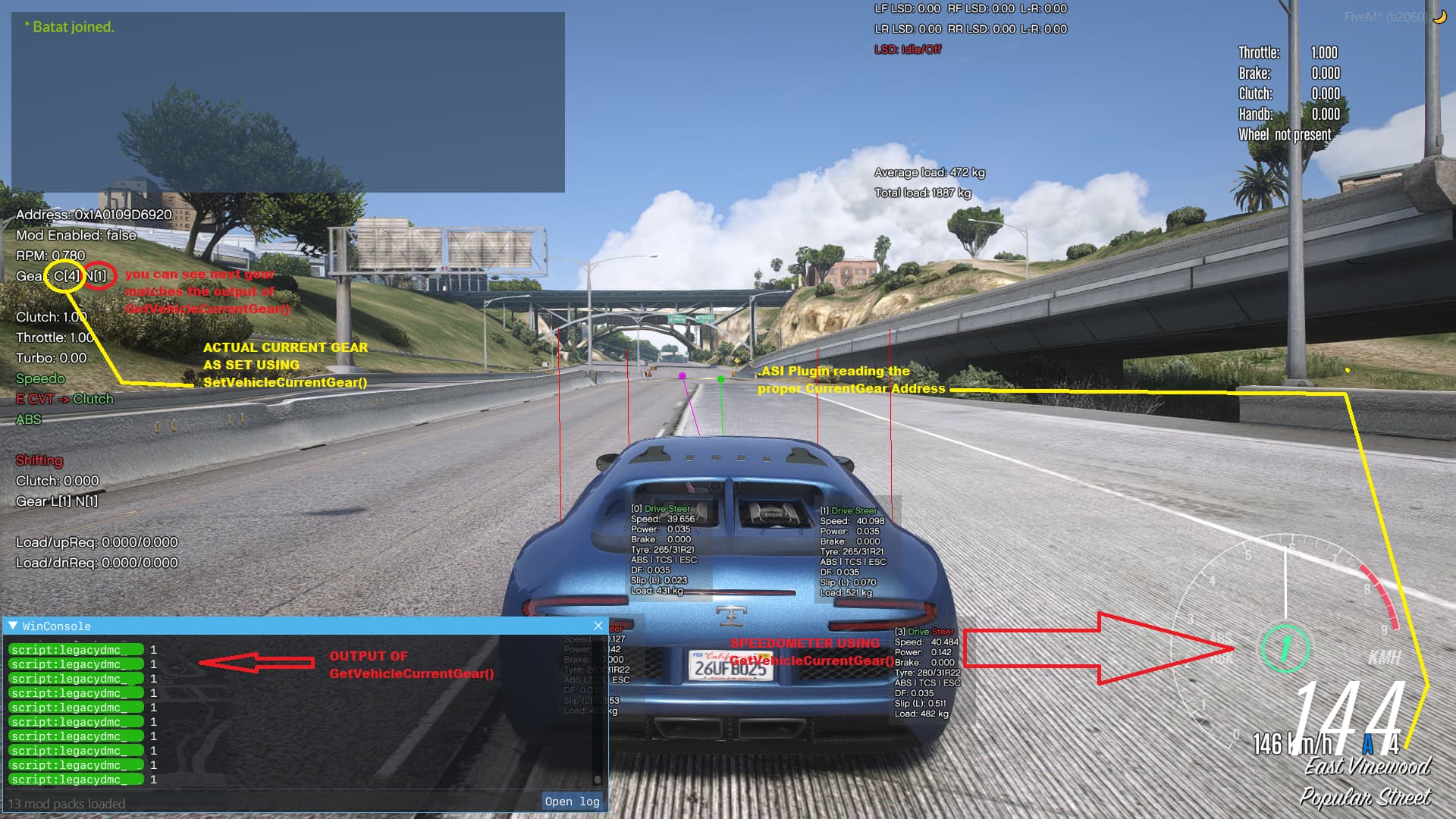Click the green pill icon of the top script:legacydmc entry

(76, 650)
